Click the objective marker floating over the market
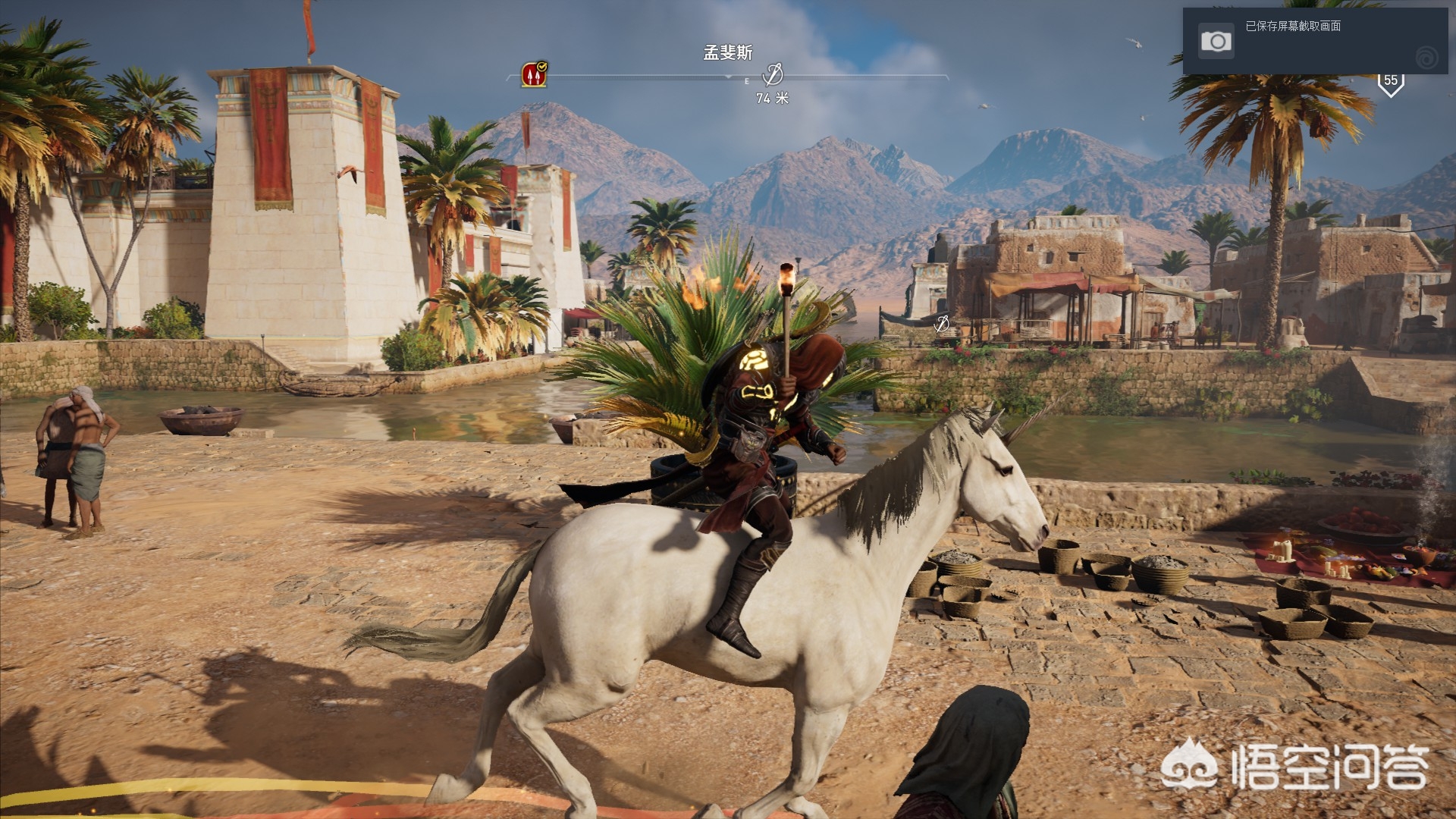1456x819 pixels. click(x=942, y=324)
